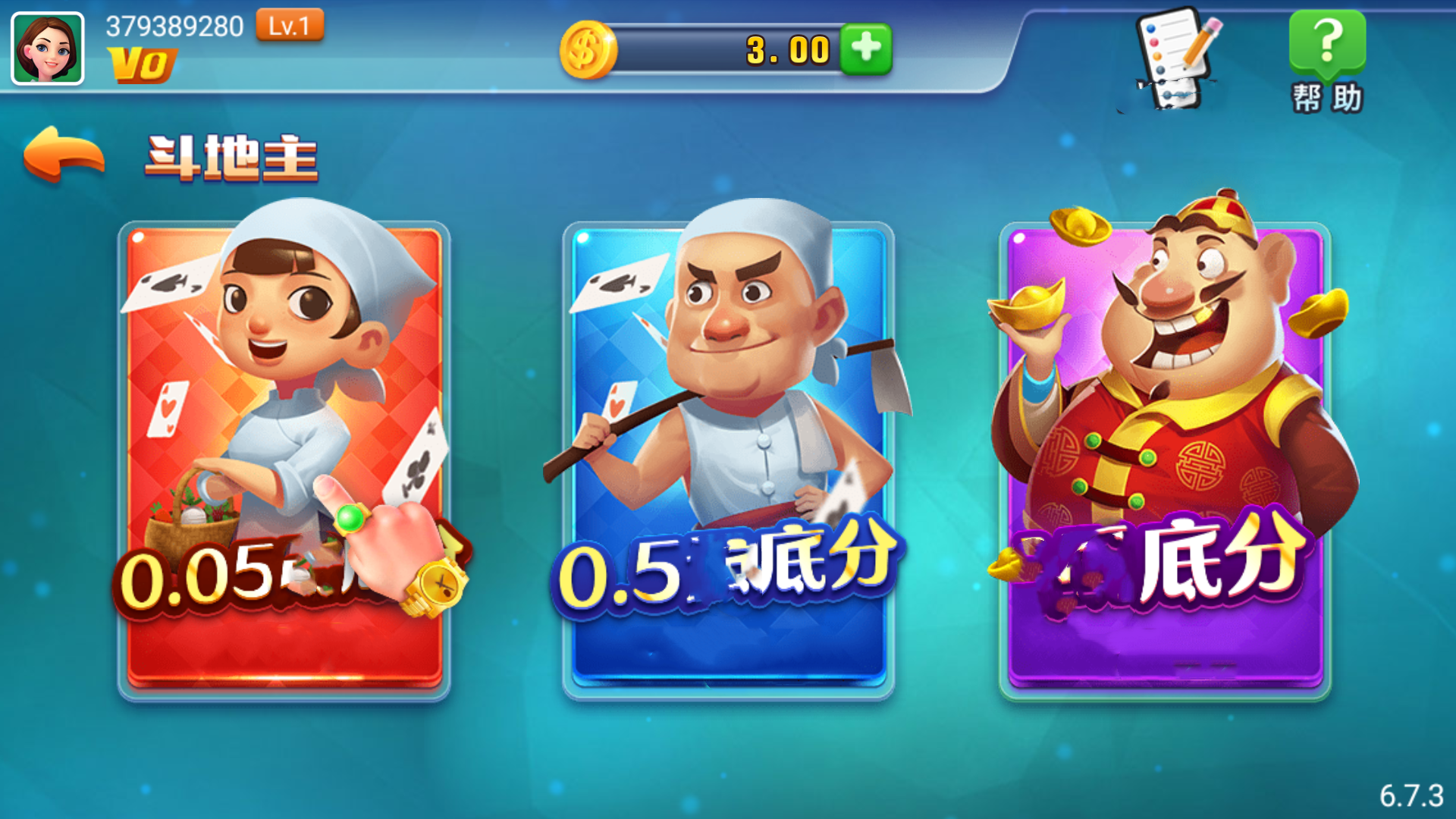The width and height of the screenshot is (1456, 819).
Task: Select the white dot on the red room card
Action: click(138, 237)
